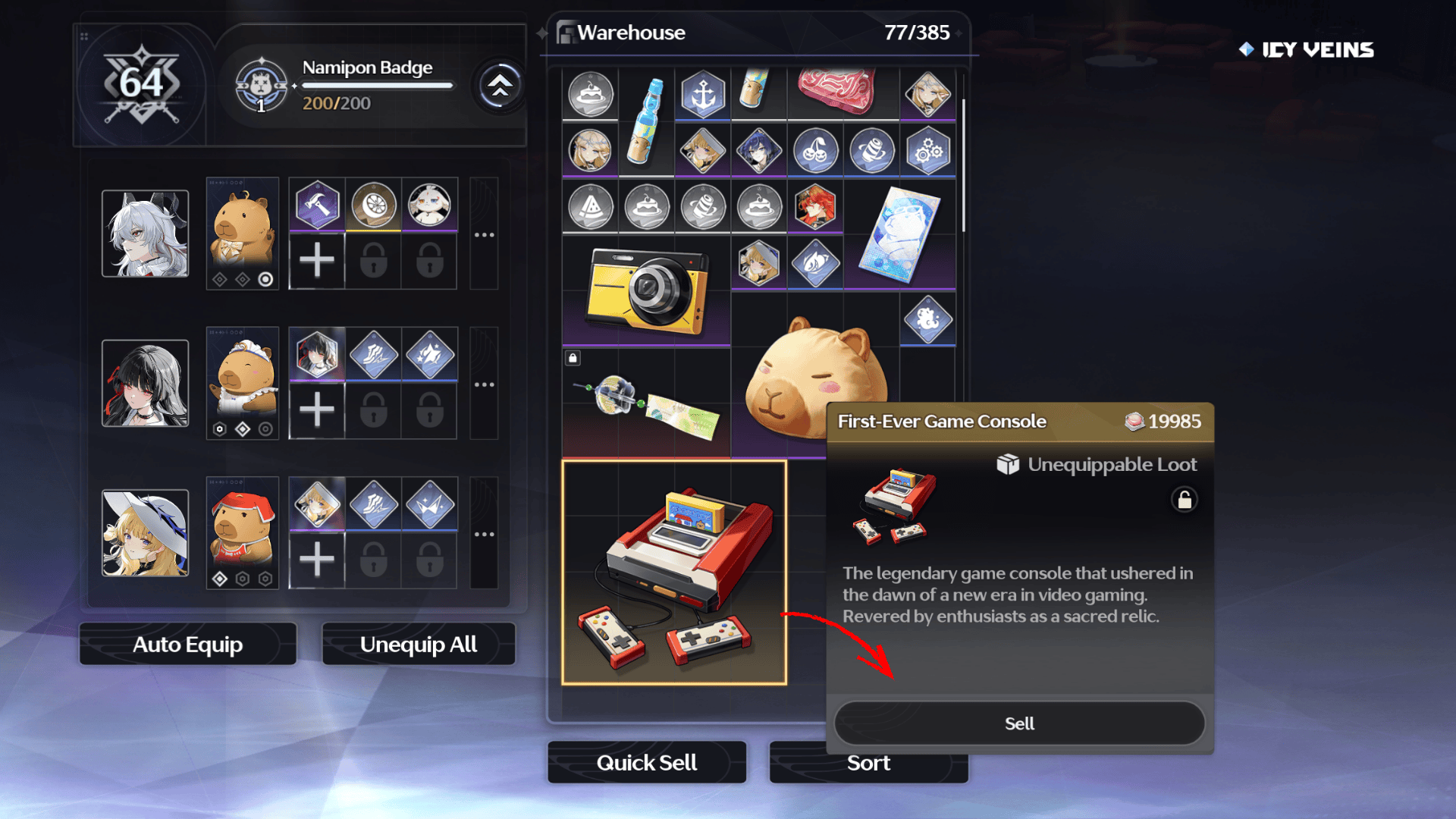This screenshot has height=819, width=1456.
Task: Select the hammer loot slot
Action: (317, 204)
